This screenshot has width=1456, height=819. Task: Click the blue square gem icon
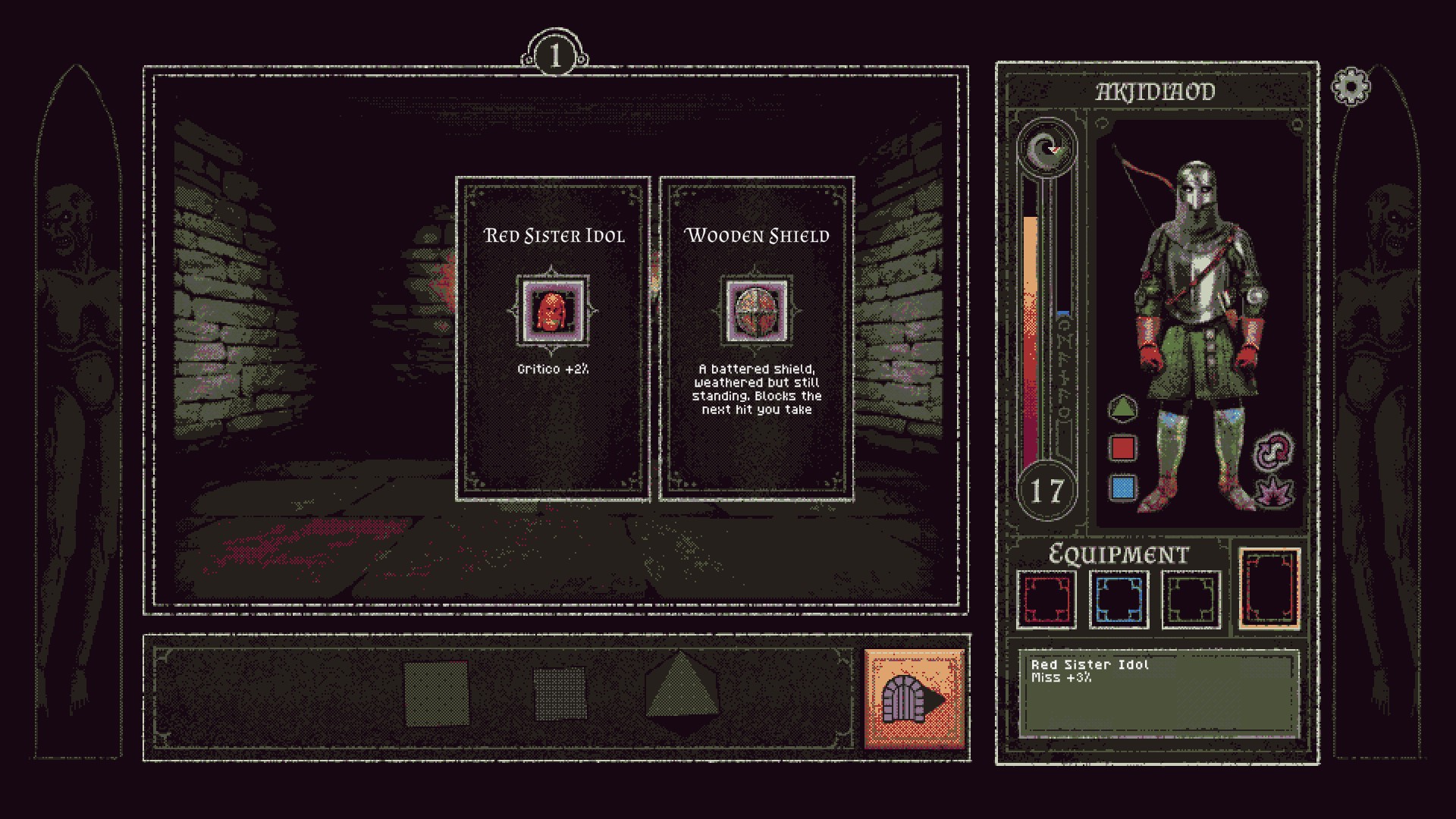click(1122, 487)
